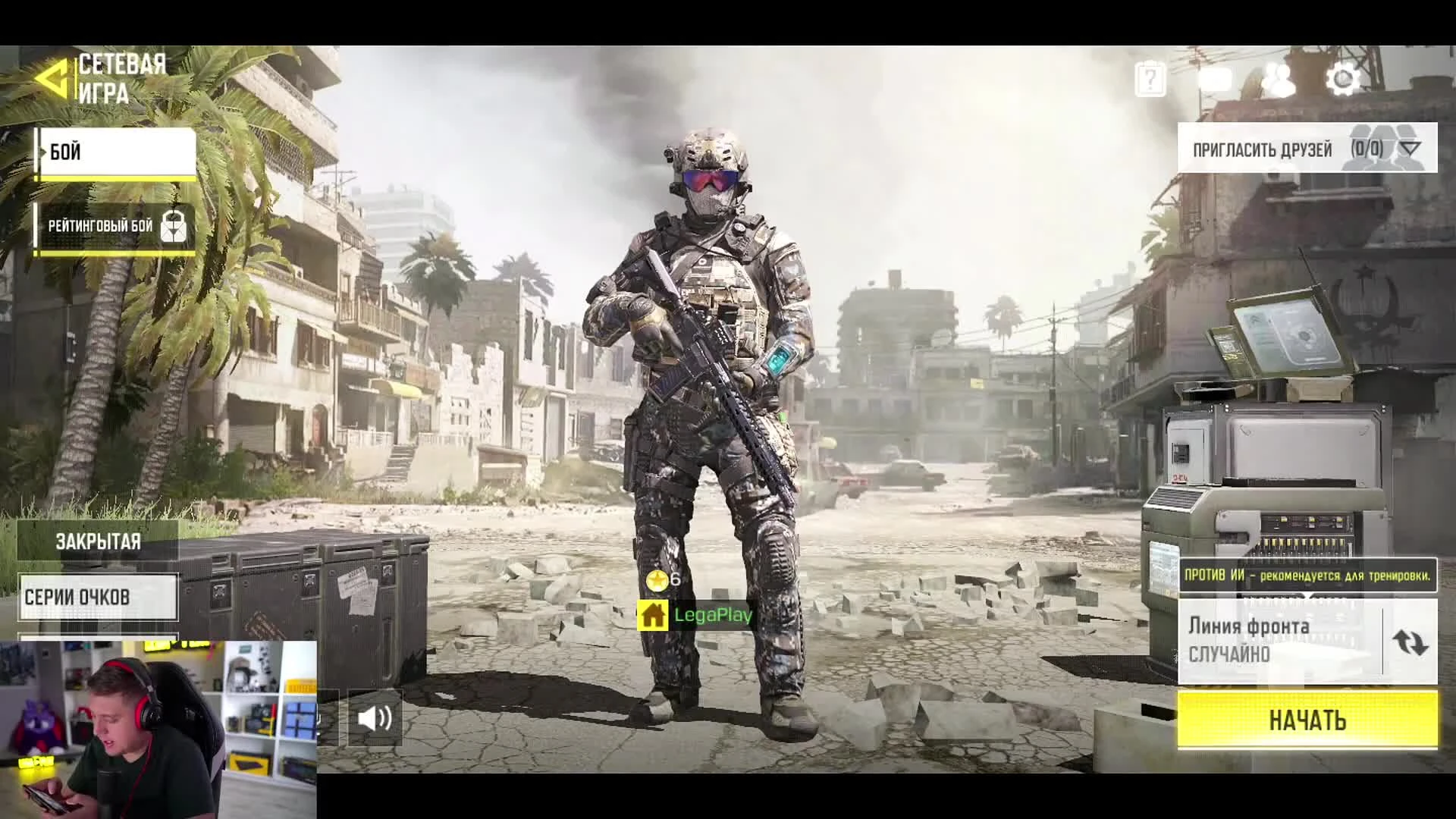The image size is (1456, 819).
Task: Toggle the speaker volume icon near the webcam overlay
Action: pyautogui.click(x=375, y=720)
